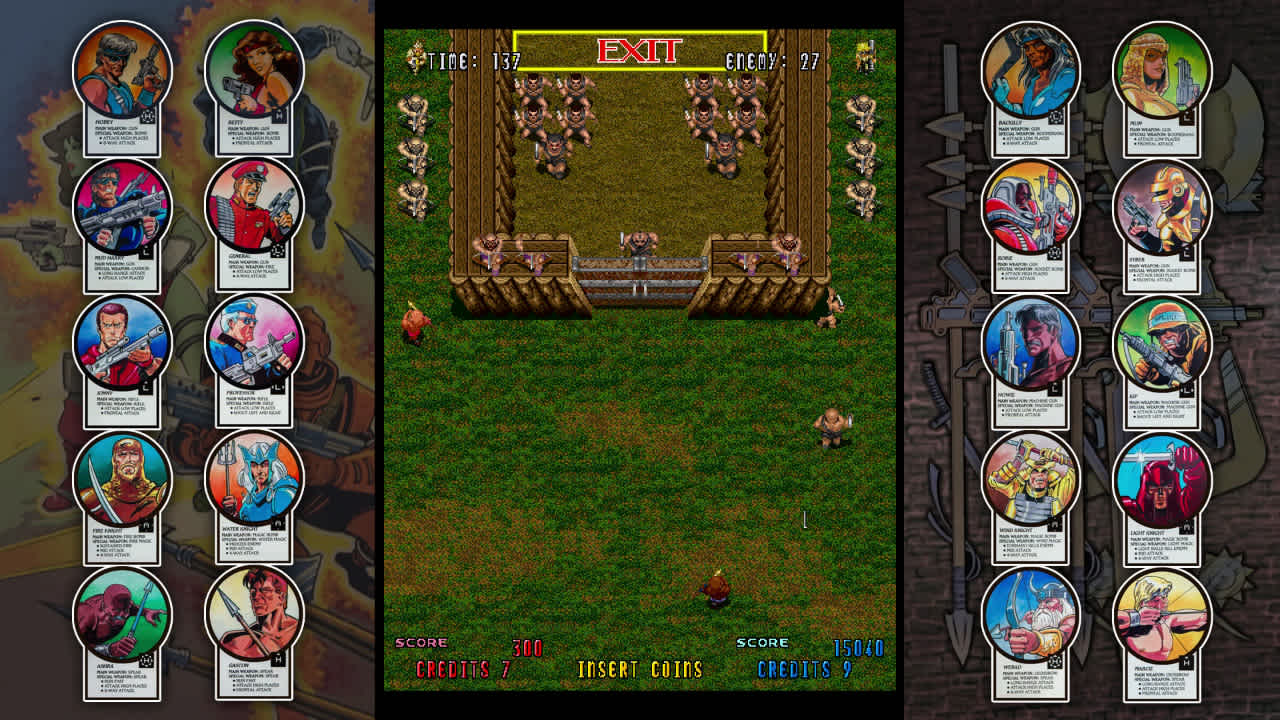1280x720 pixels.
Task: Click the EXIT sign at the top
Action: [x=640, y=48]
